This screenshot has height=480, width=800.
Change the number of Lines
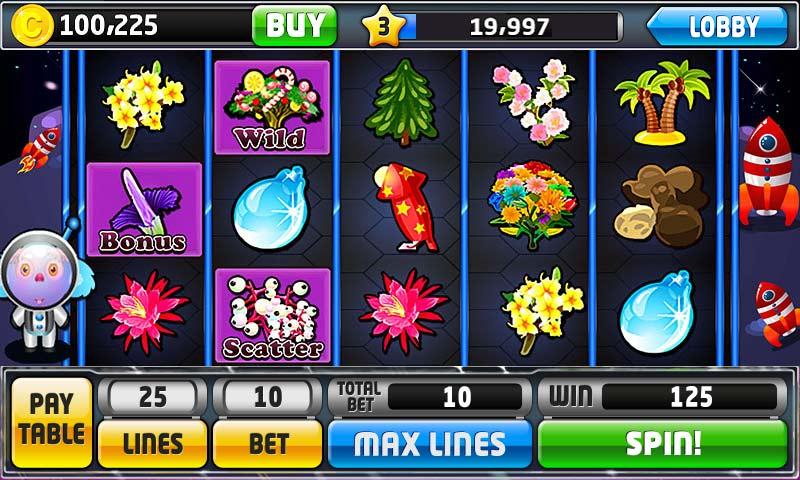pyautogui.click(x=152, y=443)
